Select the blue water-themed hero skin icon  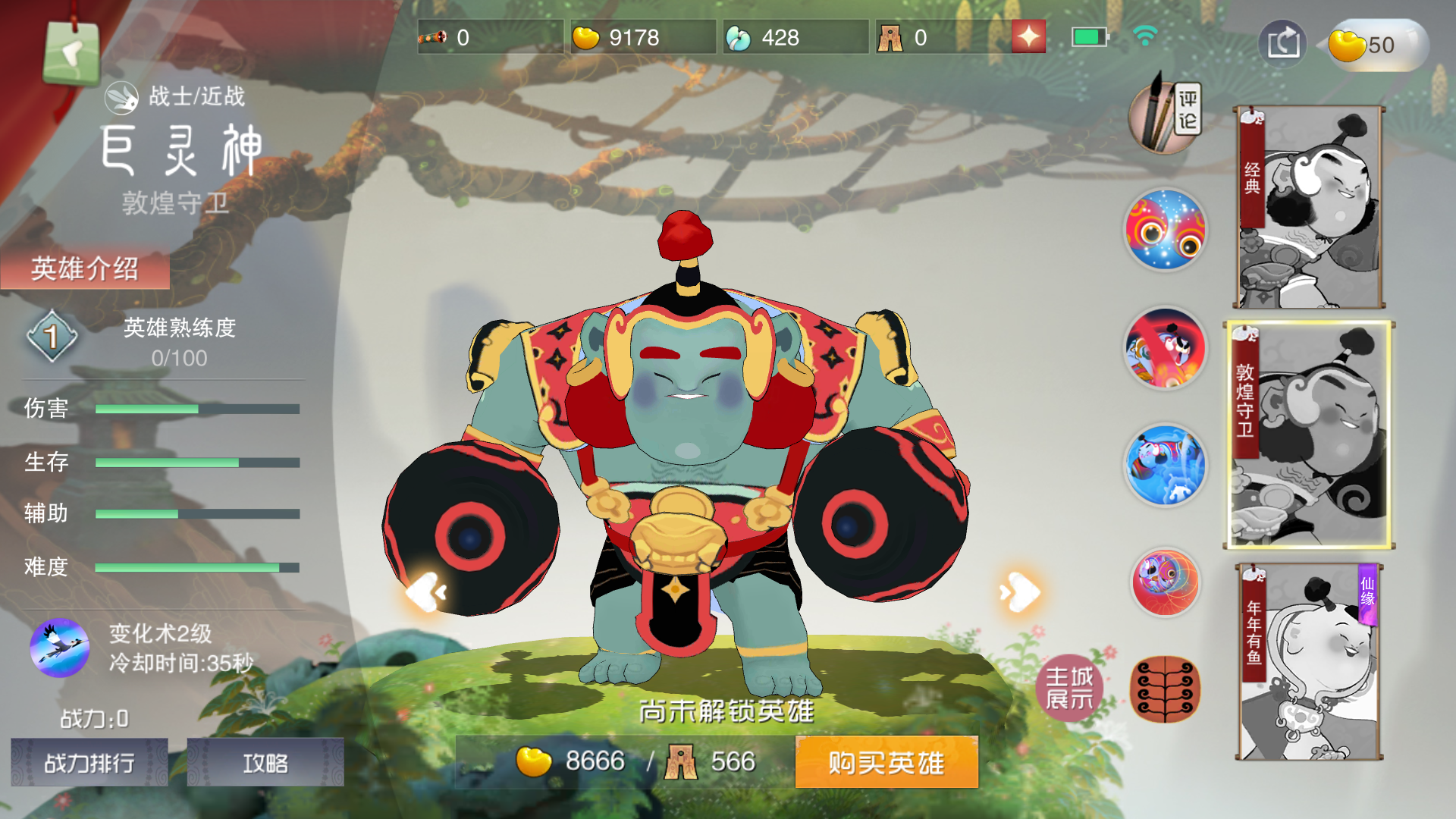click(1165, 466)
